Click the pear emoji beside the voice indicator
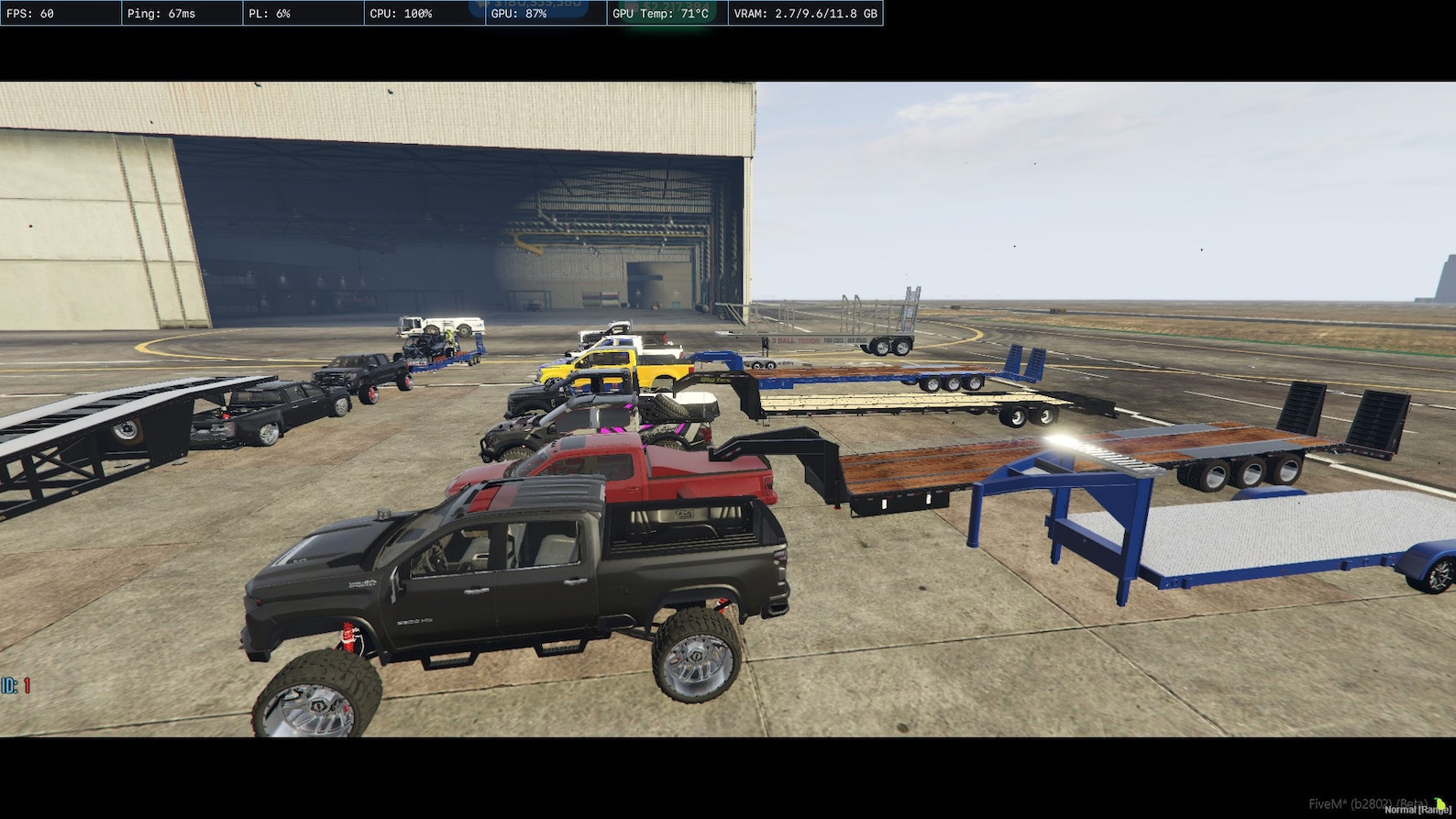The width and height of the screenshot is (1456, 819). click(1439, 804)
